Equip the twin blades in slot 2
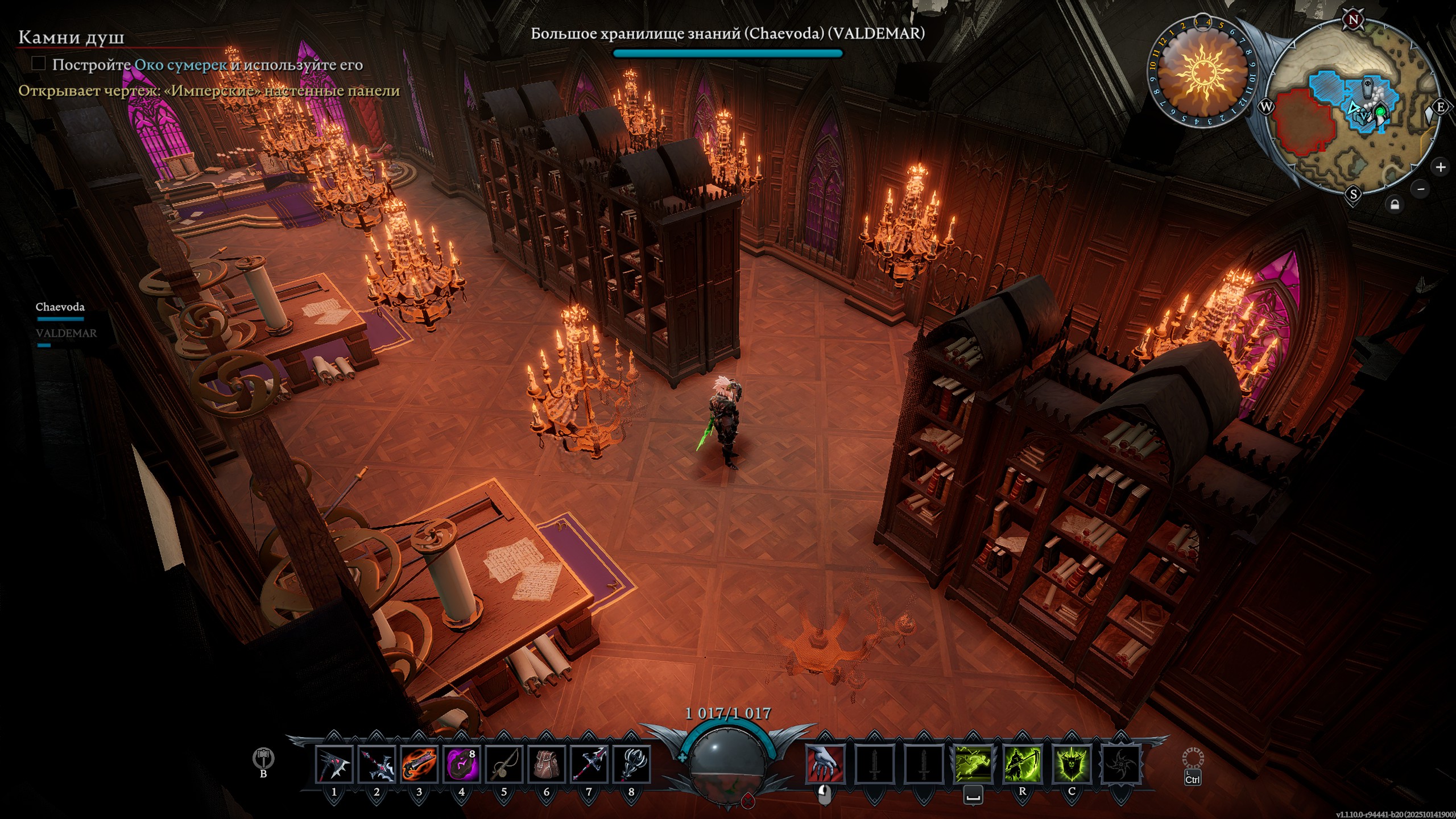 377,764
